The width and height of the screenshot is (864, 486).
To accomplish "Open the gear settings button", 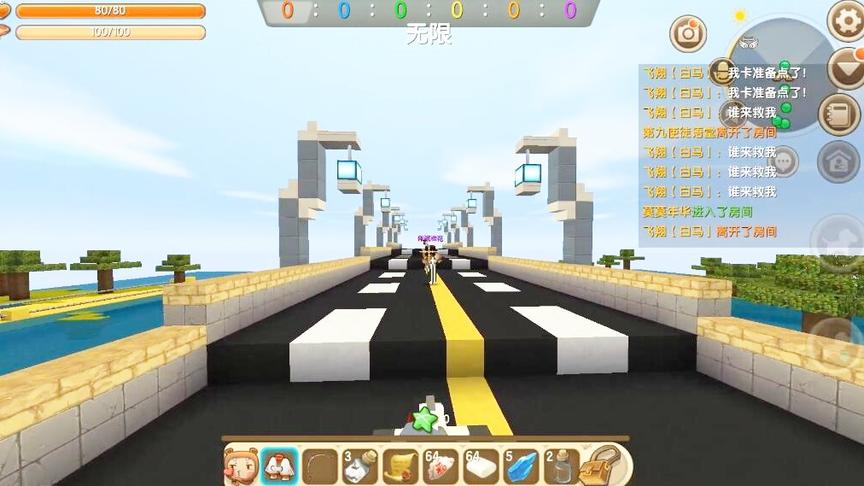I will [x=846, y=20].
